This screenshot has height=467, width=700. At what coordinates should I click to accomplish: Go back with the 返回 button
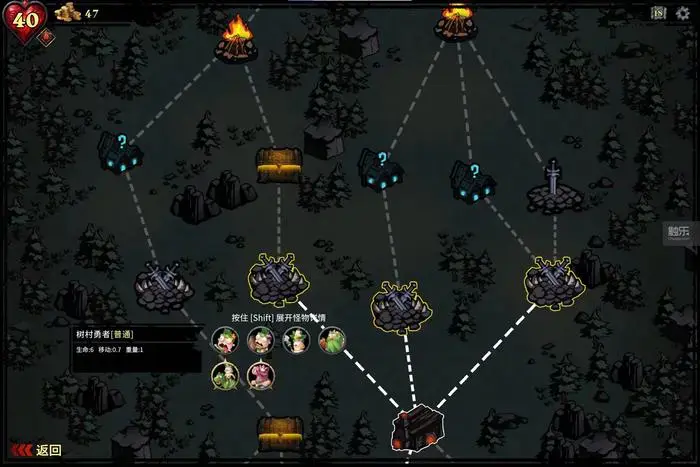pyautogui.click(x=37, y=450)
